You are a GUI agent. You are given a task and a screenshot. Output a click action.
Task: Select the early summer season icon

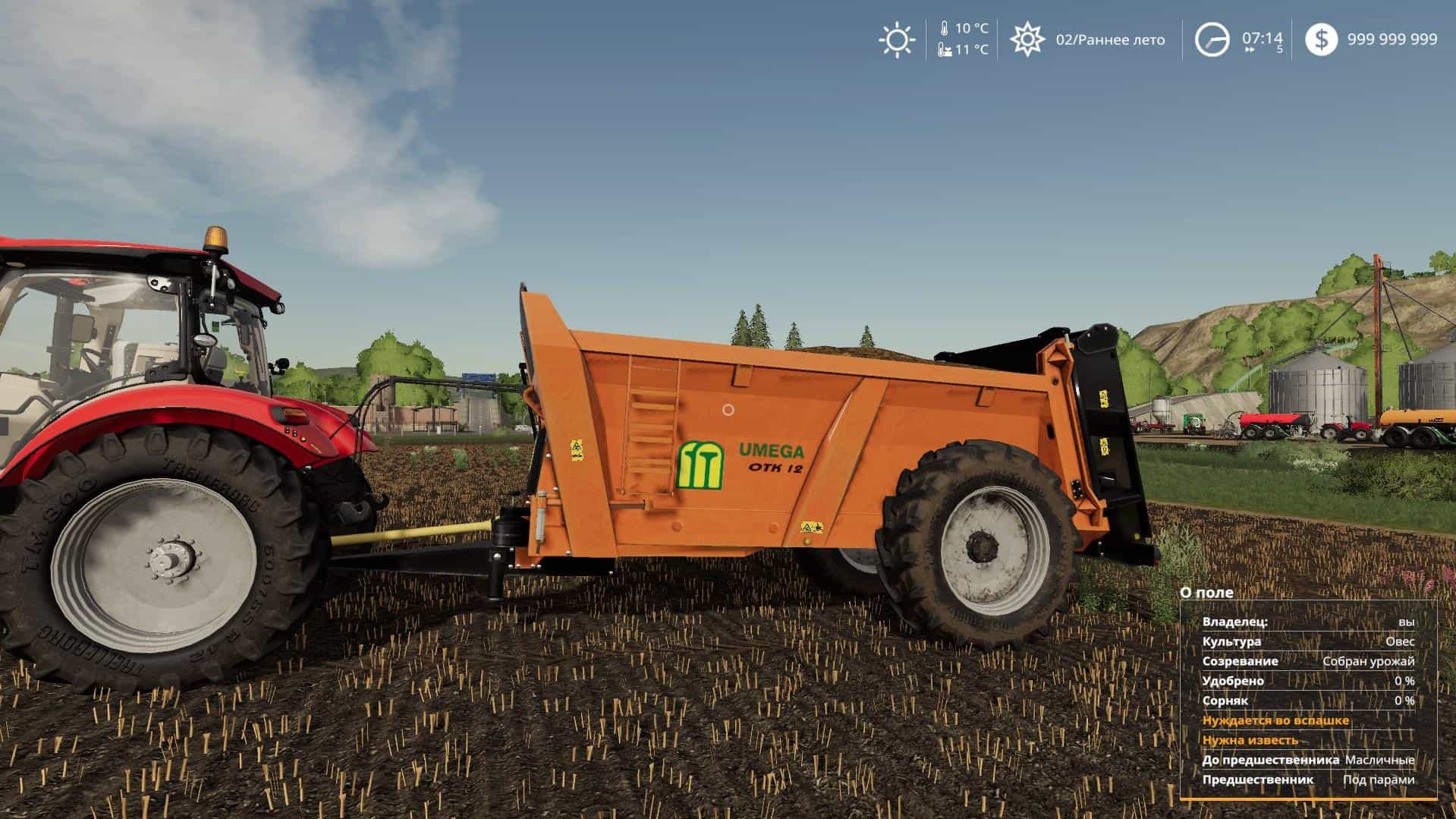(x=1027, y=39)
